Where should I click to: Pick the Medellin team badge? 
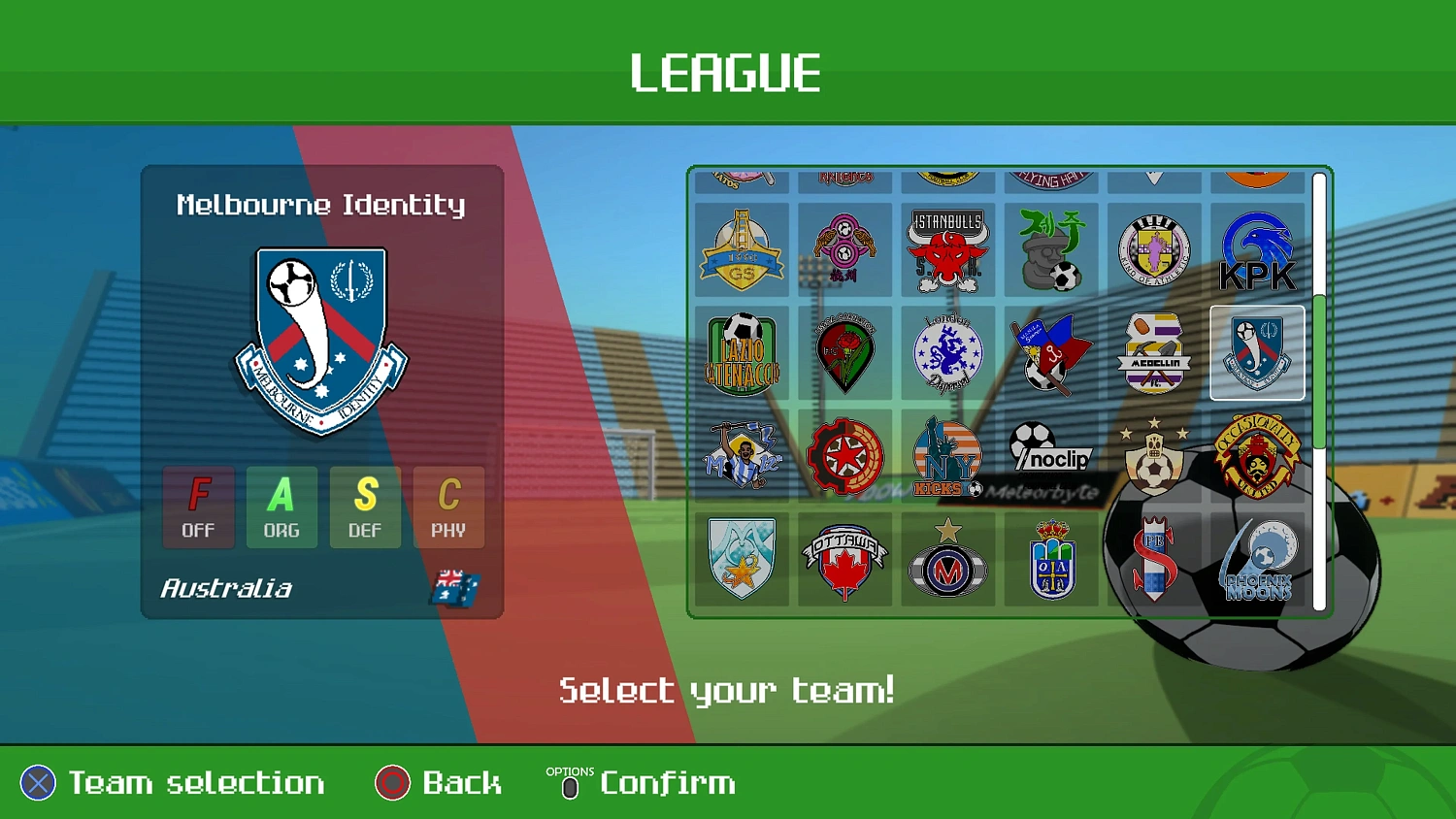[x=1154, y=352]
